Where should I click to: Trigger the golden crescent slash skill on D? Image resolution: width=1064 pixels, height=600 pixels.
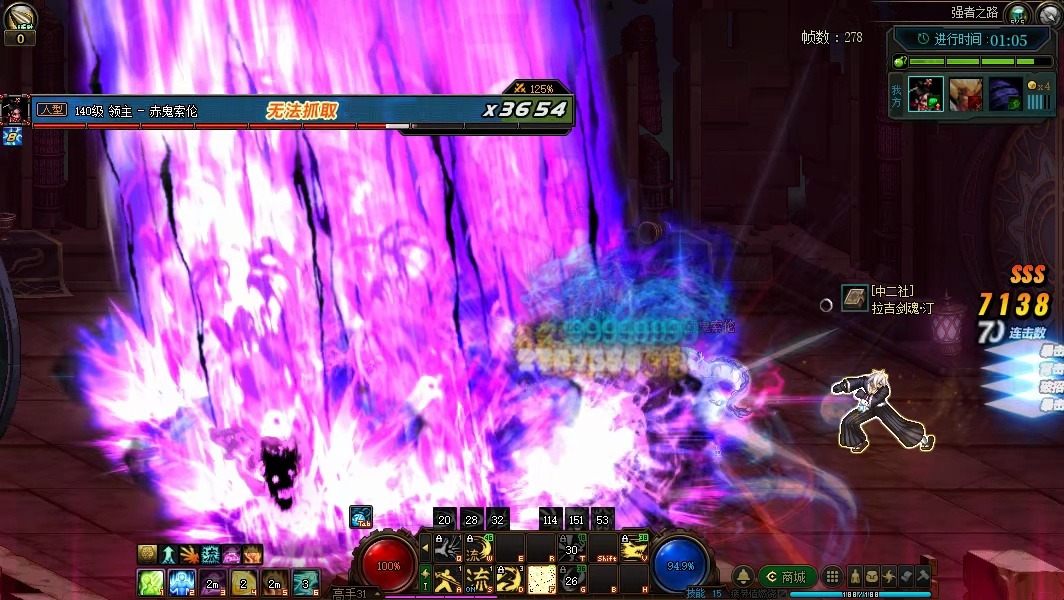click(x=509, y=578)
